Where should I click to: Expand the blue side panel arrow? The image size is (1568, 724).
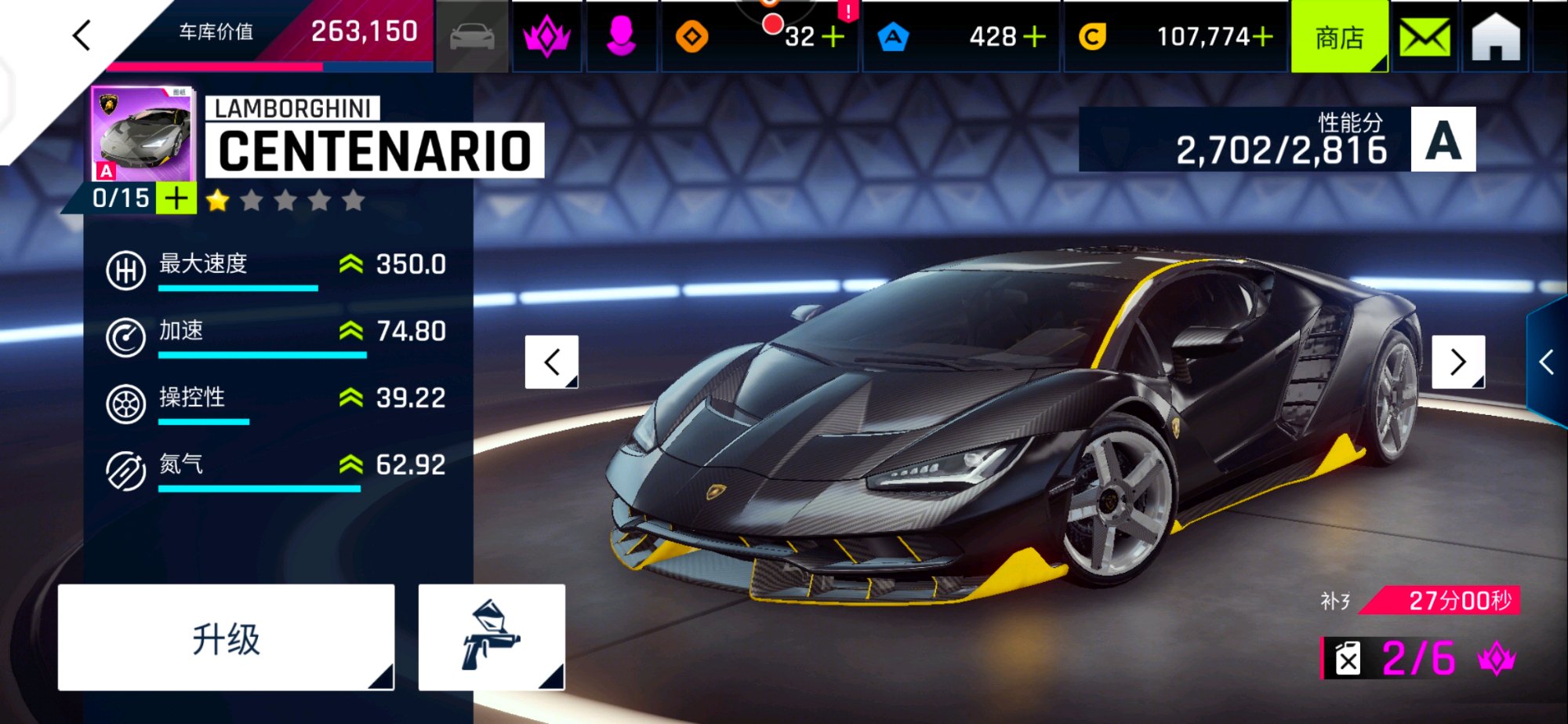1547,362
